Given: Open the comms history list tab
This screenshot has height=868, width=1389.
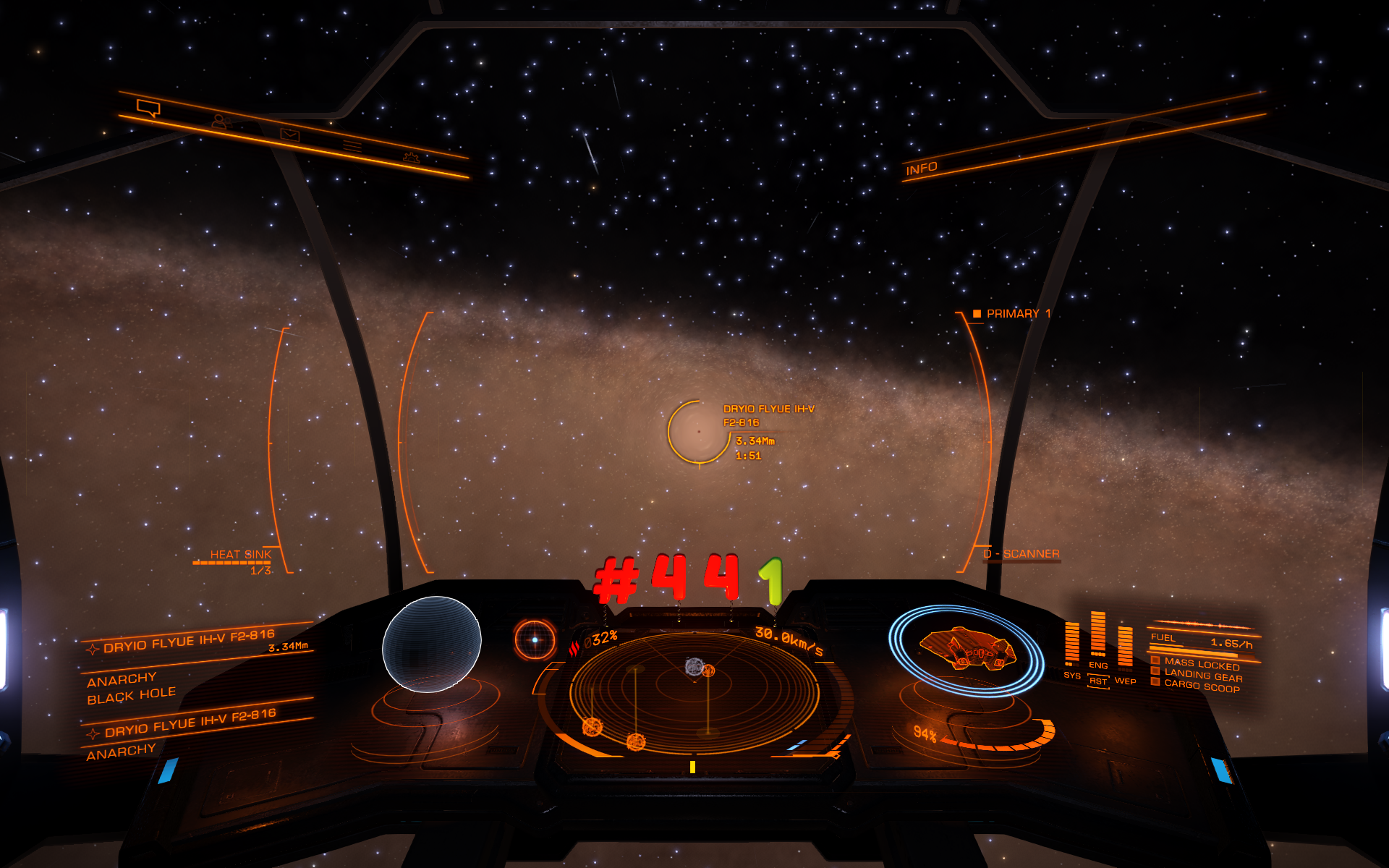Looking at the screenshot, I should tap(352, 146).
